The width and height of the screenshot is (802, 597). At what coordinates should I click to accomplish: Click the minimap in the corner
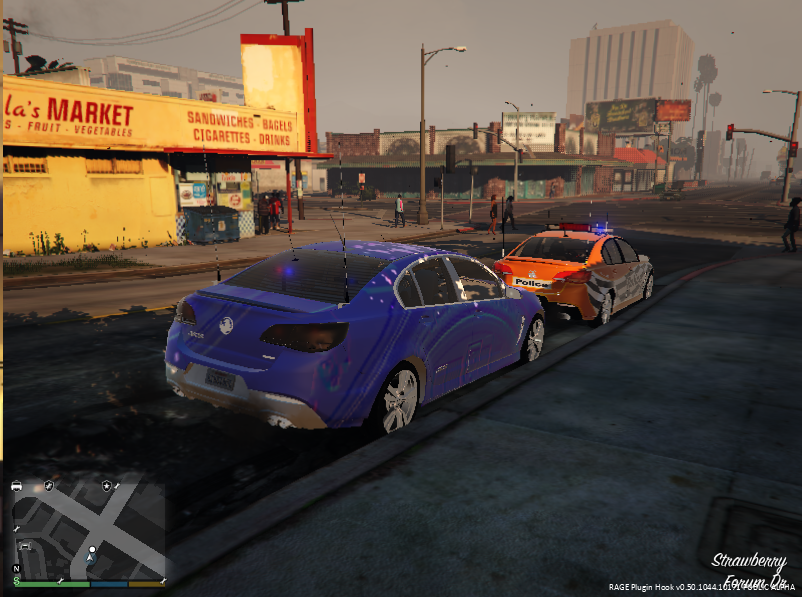pos(88,528)
